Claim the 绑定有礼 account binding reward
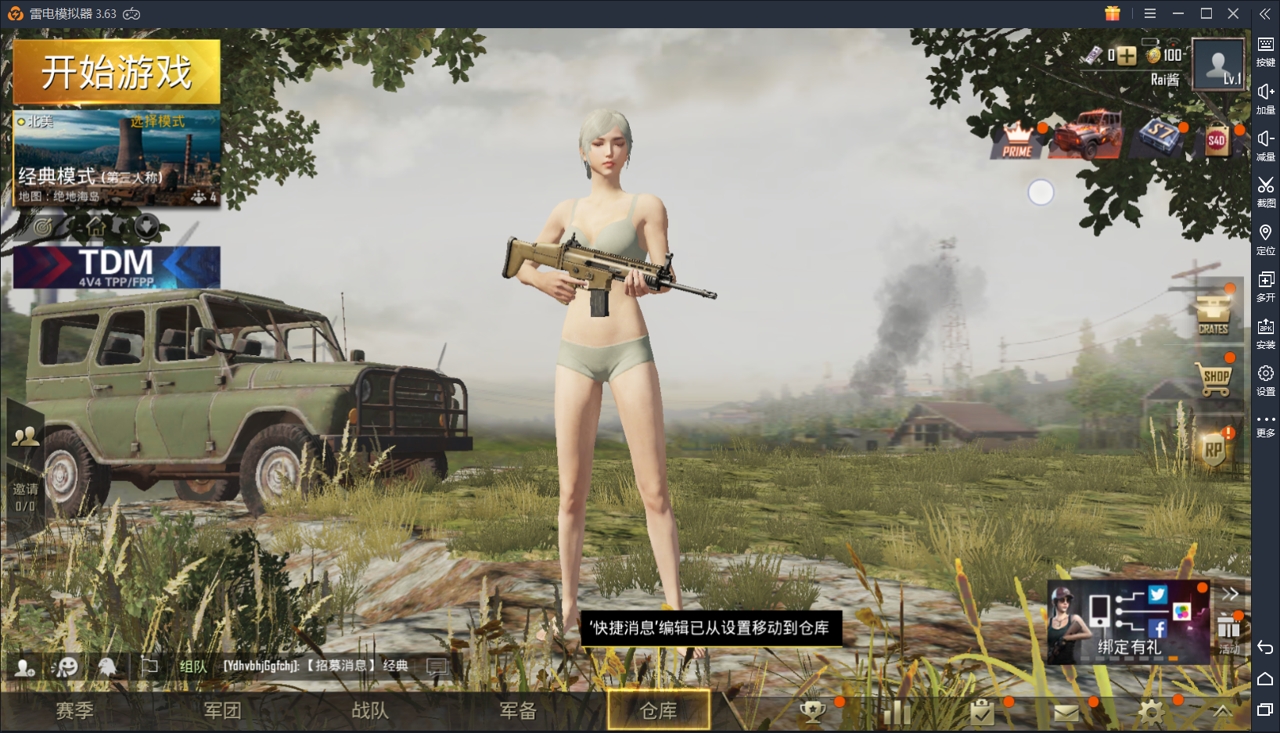 pos(1128,622)
